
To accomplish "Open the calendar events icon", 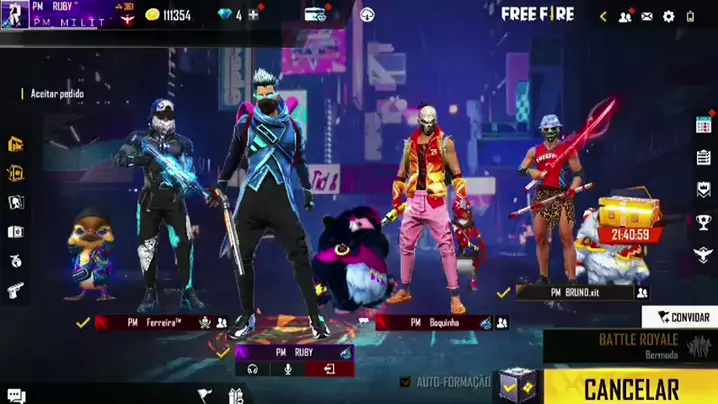I will (703, 125).
